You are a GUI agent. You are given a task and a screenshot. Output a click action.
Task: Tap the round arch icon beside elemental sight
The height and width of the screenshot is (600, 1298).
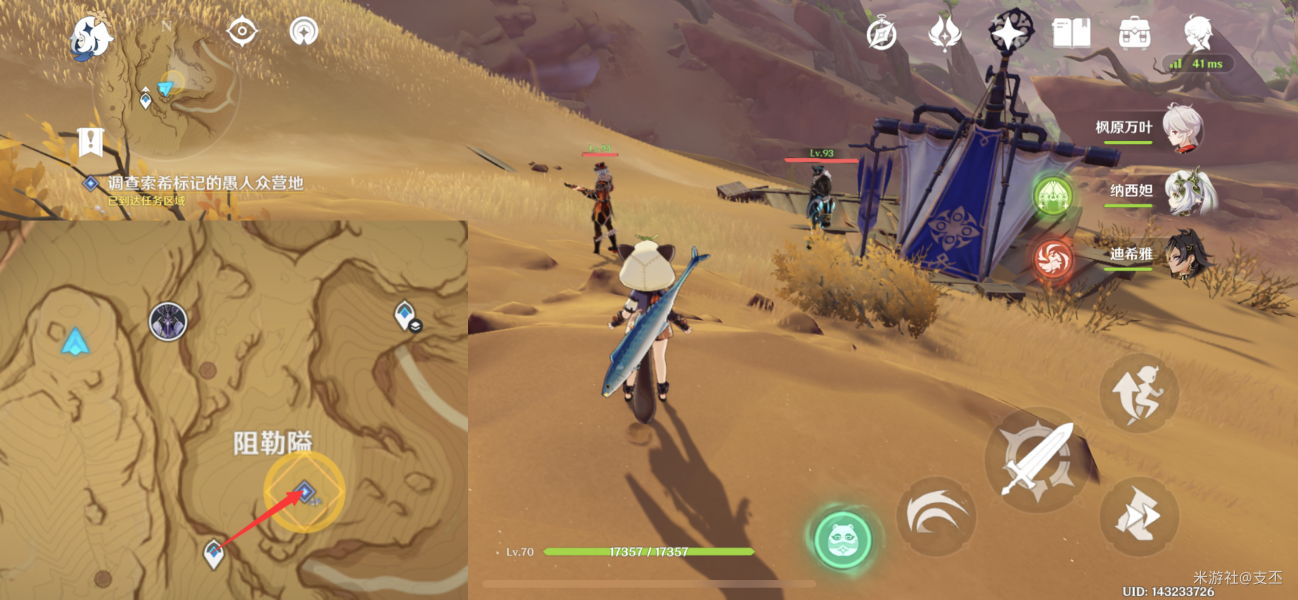click(303, 32)
